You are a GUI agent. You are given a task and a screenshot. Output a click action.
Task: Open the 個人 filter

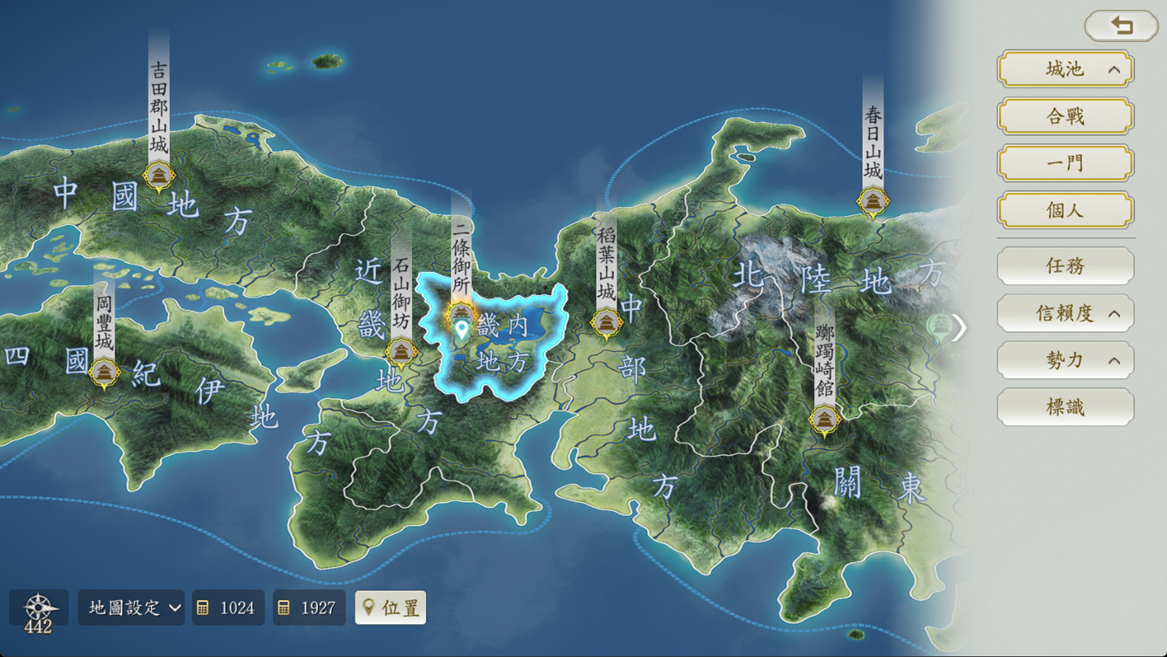tap(1065, 210)
